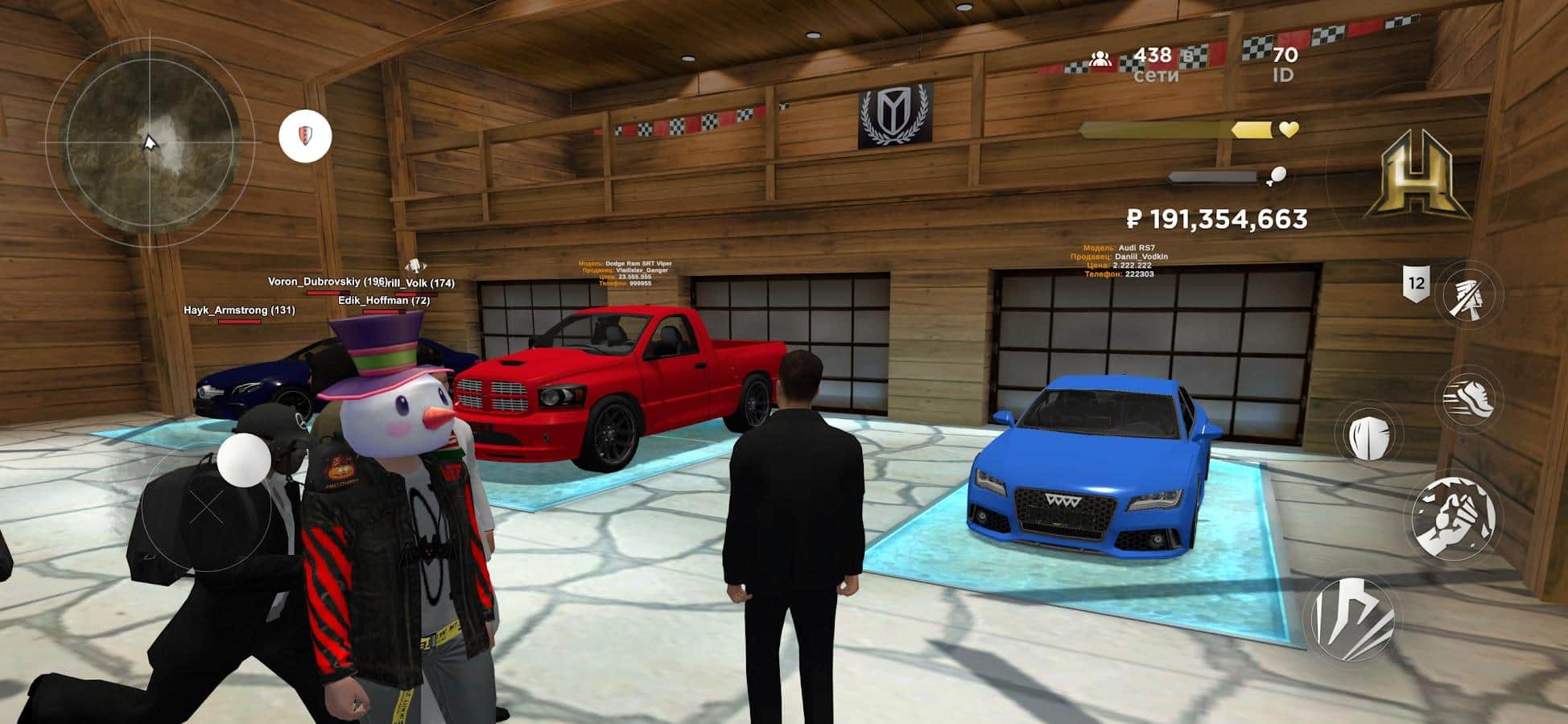Screen dimensions: 1568x724
Task: Open the gold H logo menu
Action: point(1417,175)
